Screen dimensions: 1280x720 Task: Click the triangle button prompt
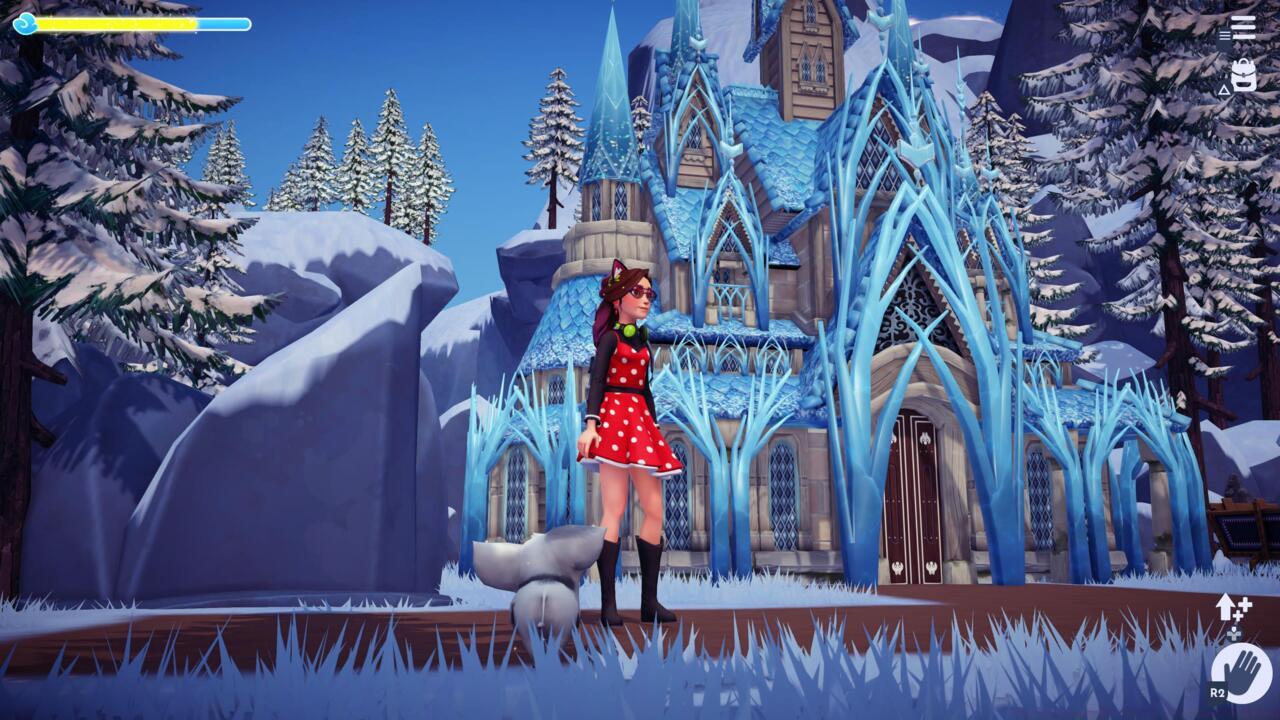[x=1224, y=91]
